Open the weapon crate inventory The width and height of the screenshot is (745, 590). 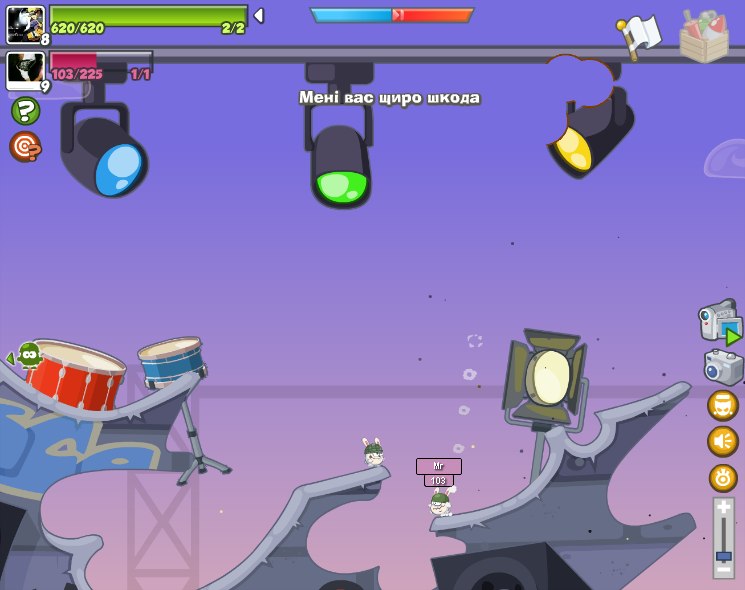click(x=703, y=36)
